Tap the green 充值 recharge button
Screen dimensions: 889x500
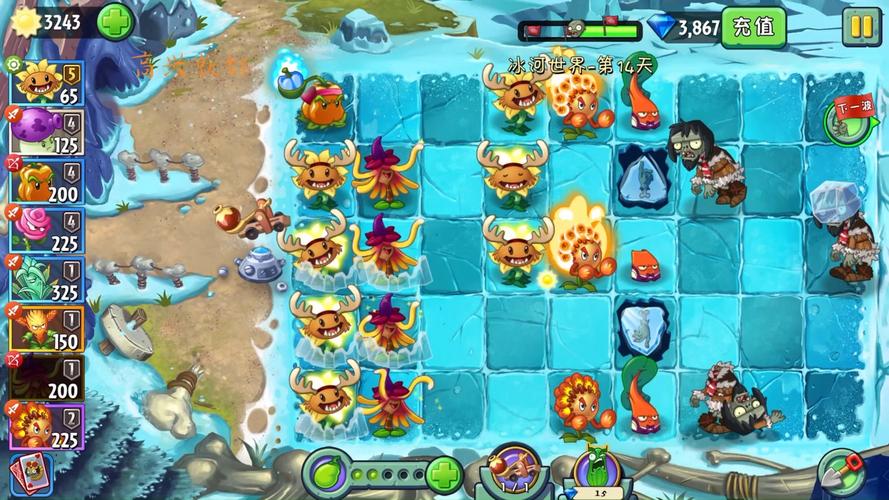pos(753,27)
